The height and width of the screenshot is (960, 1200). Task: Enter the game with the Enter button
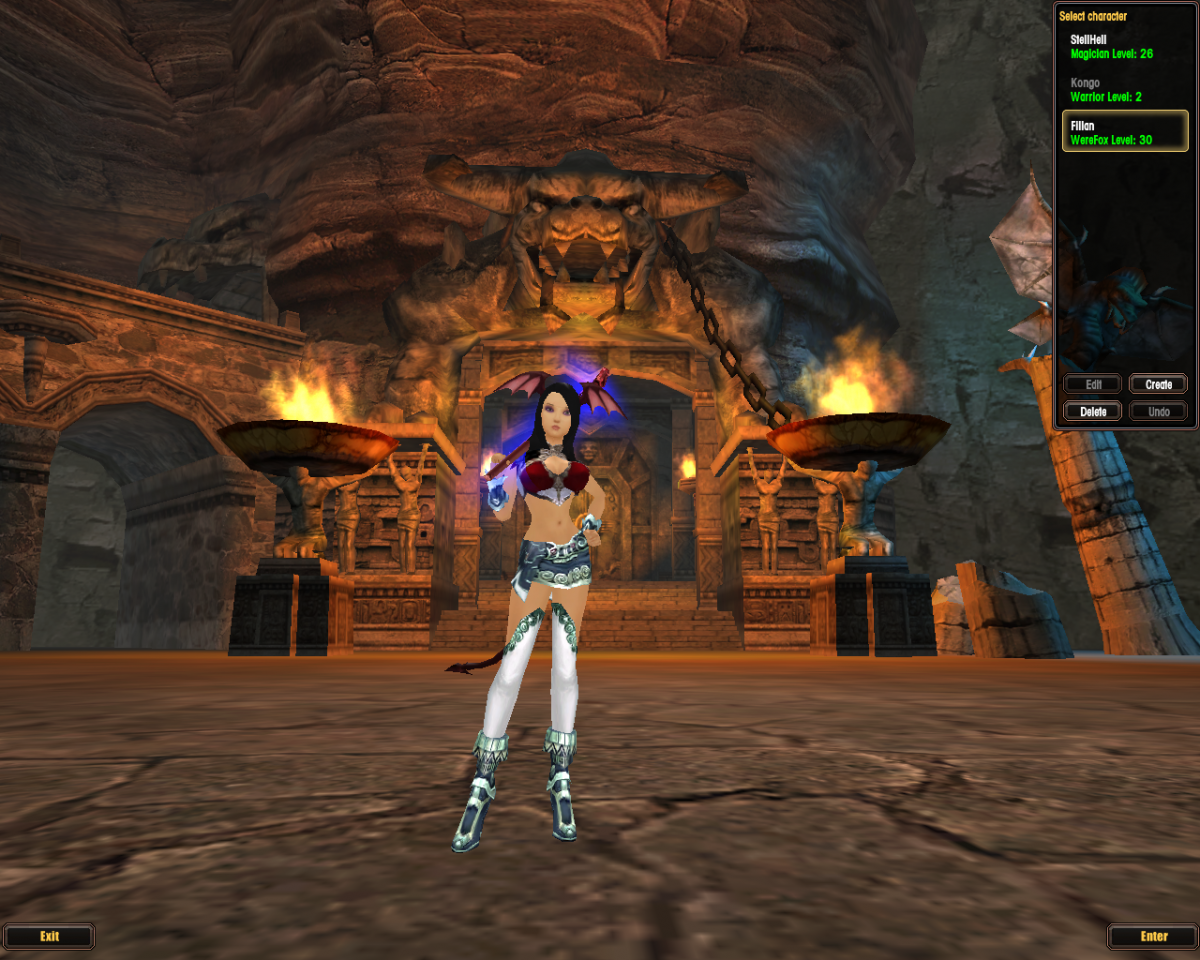point(1153,937)
